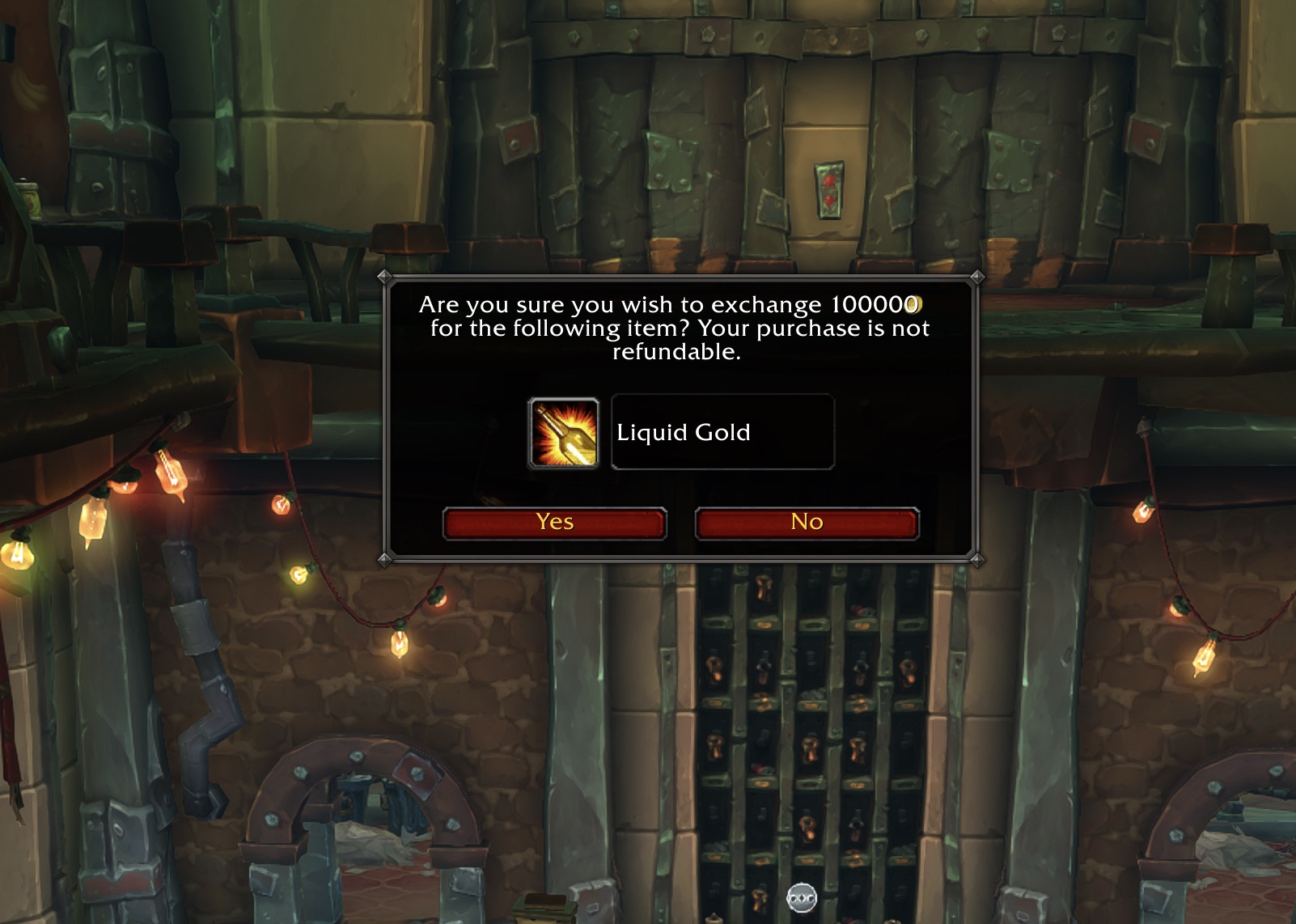This screenshot has width=1296, height=924.
Task: Click the round gray cursor icon below the dialog
Action: [x=803, y=898]
